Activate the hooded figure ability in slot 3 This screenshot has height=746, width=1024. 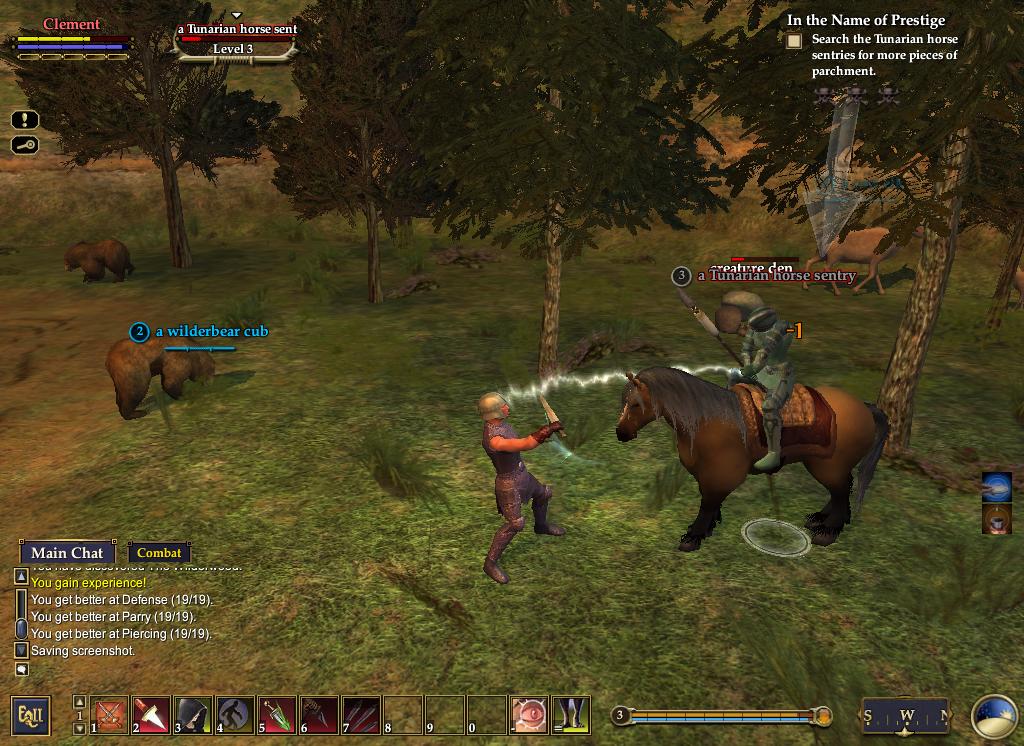(x=194, y=715)
